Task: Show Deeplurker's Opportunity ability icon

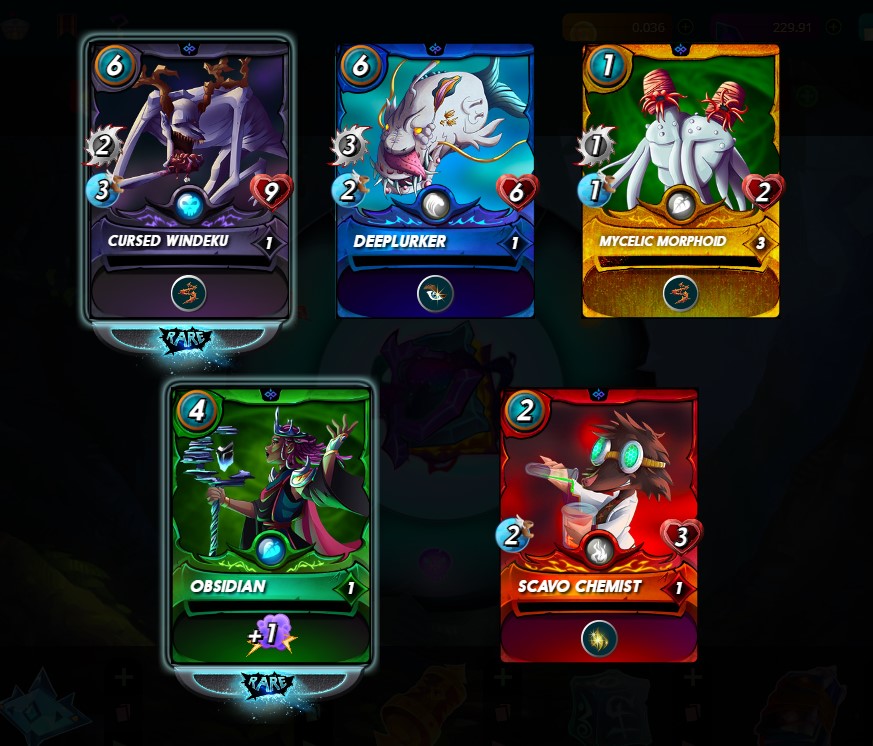Action: point(435,293)
